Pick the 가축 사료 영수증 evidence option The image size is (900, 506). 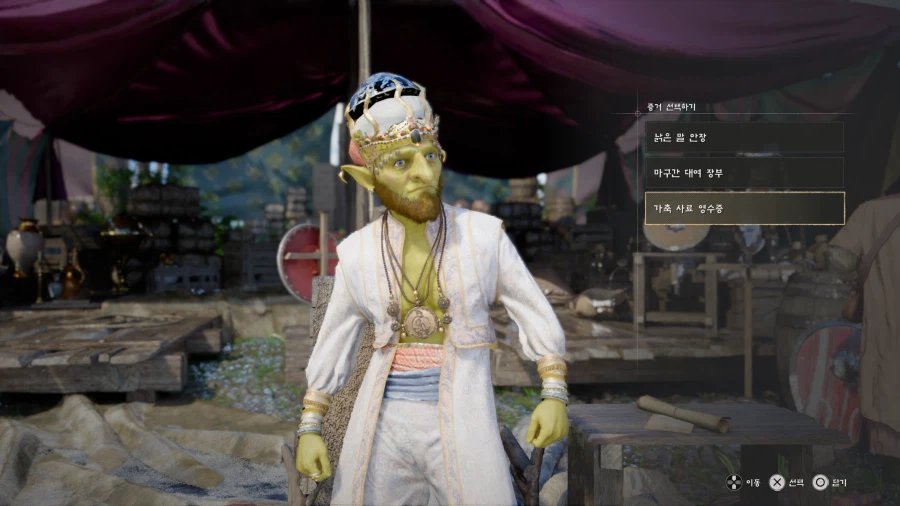(x=743, y=208)
